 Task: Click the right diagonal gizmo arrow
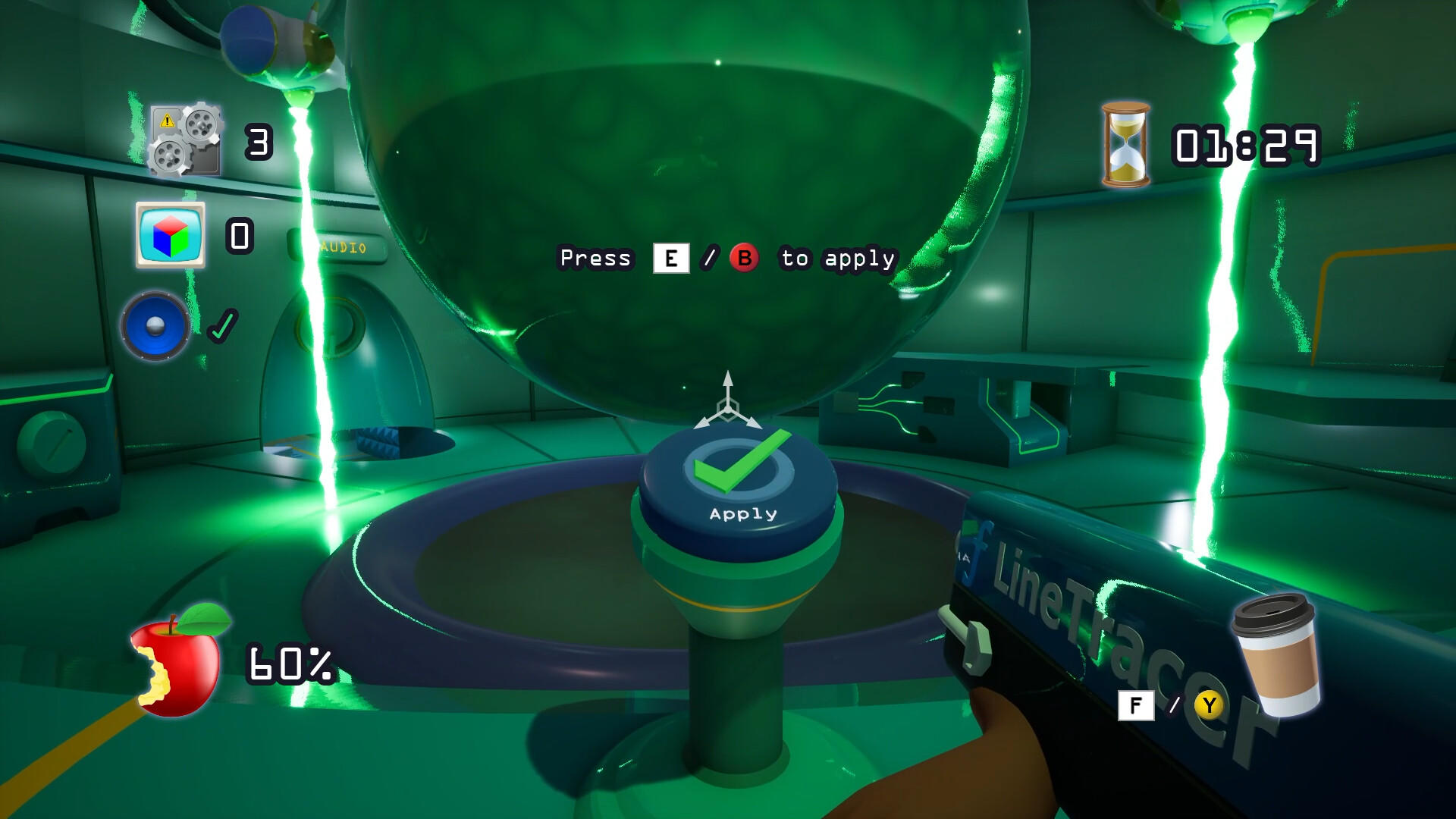pyautogui.click(x=755, y=424)
